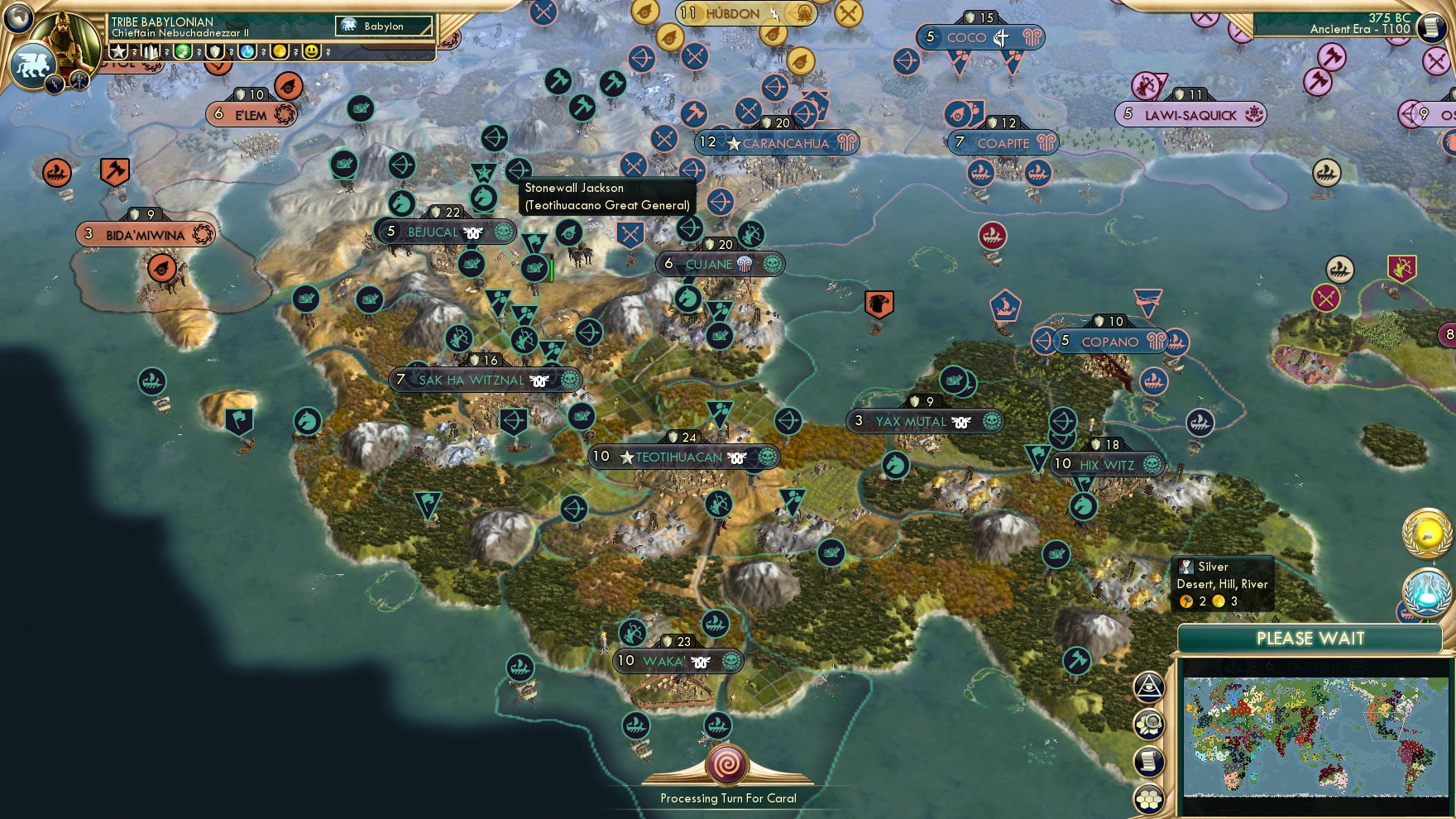The height and width of the screenshot is (819, 1456).
Task: Toggle the all-seeing eye map overlay
Action: 1147,685
